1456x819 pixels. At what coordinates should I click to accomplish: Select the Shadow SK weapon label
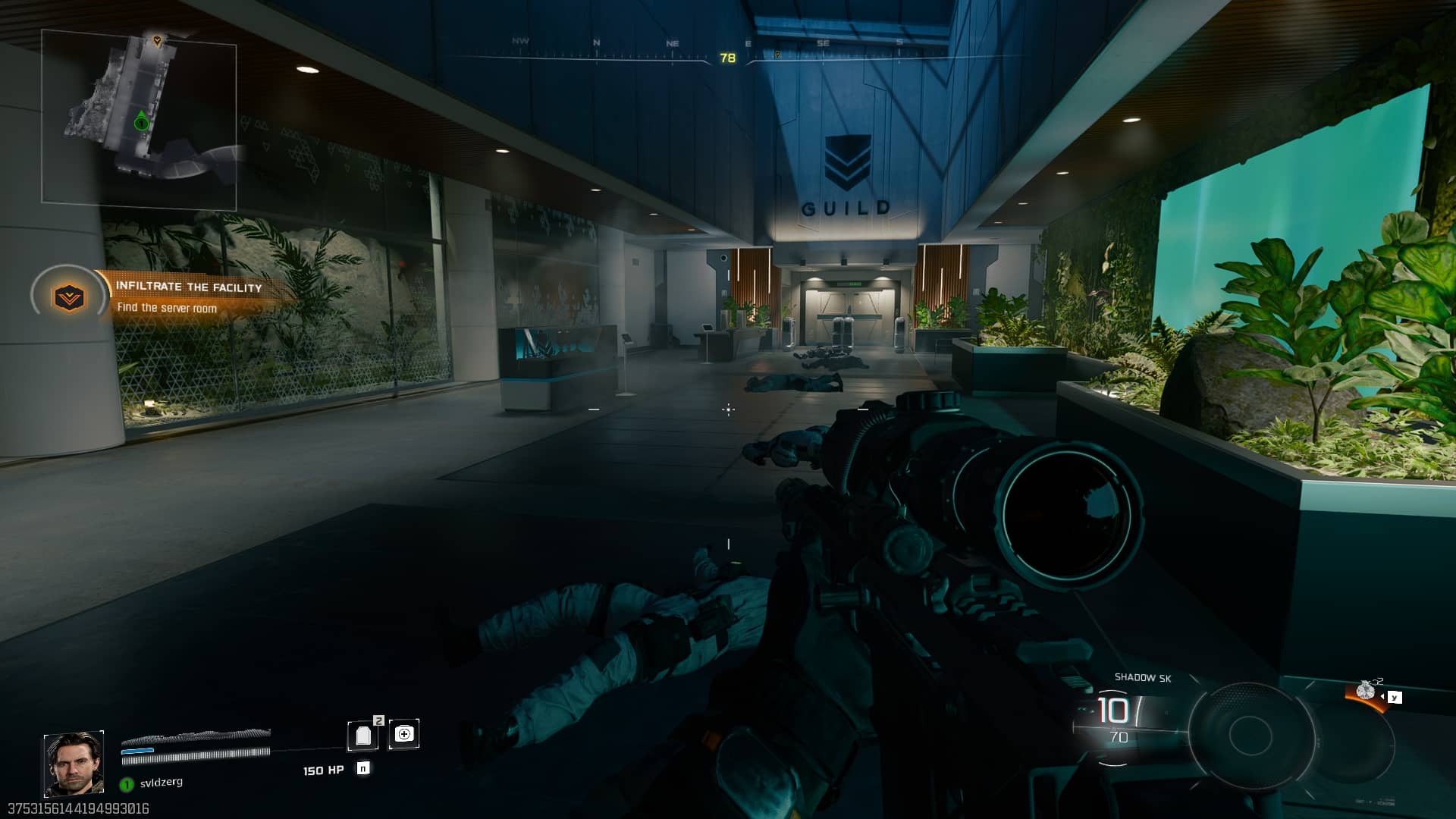click(1142, 678)
